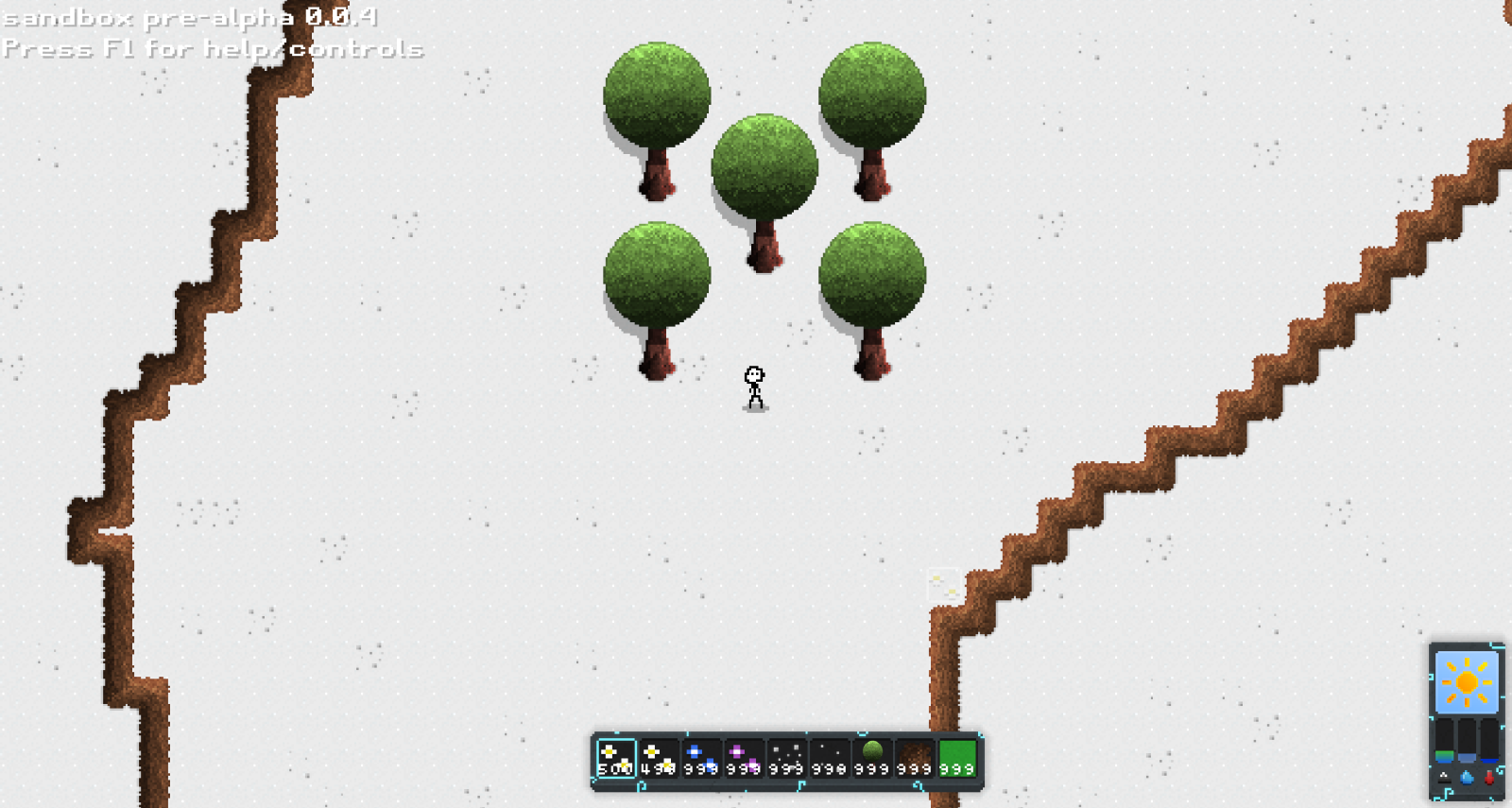Choose the round green bush slot
1512x808 pixels.
click(871, 758)
